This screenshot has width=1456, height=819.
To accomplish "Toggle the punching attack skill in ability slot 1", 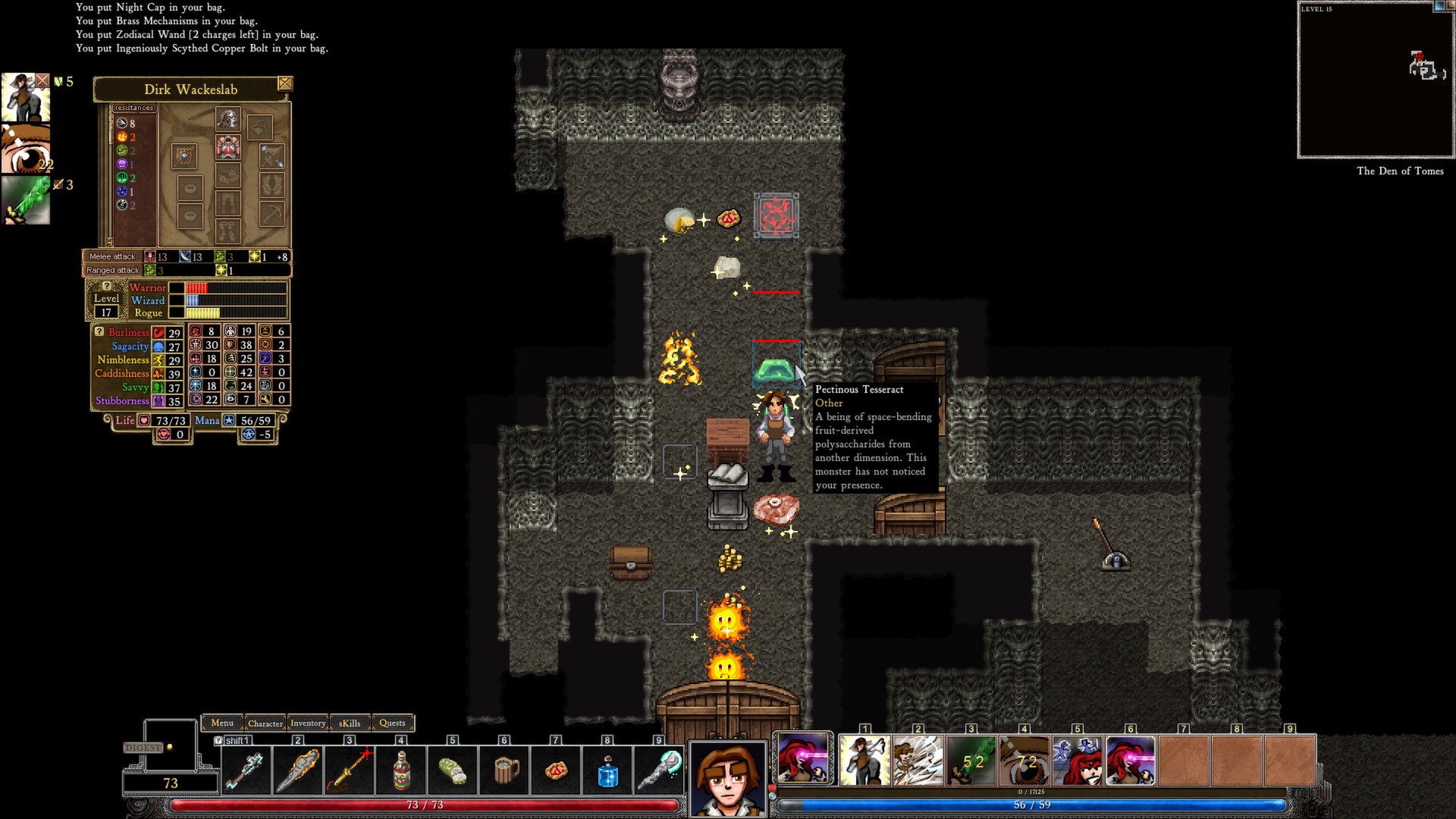I will [x=866, y=758].
